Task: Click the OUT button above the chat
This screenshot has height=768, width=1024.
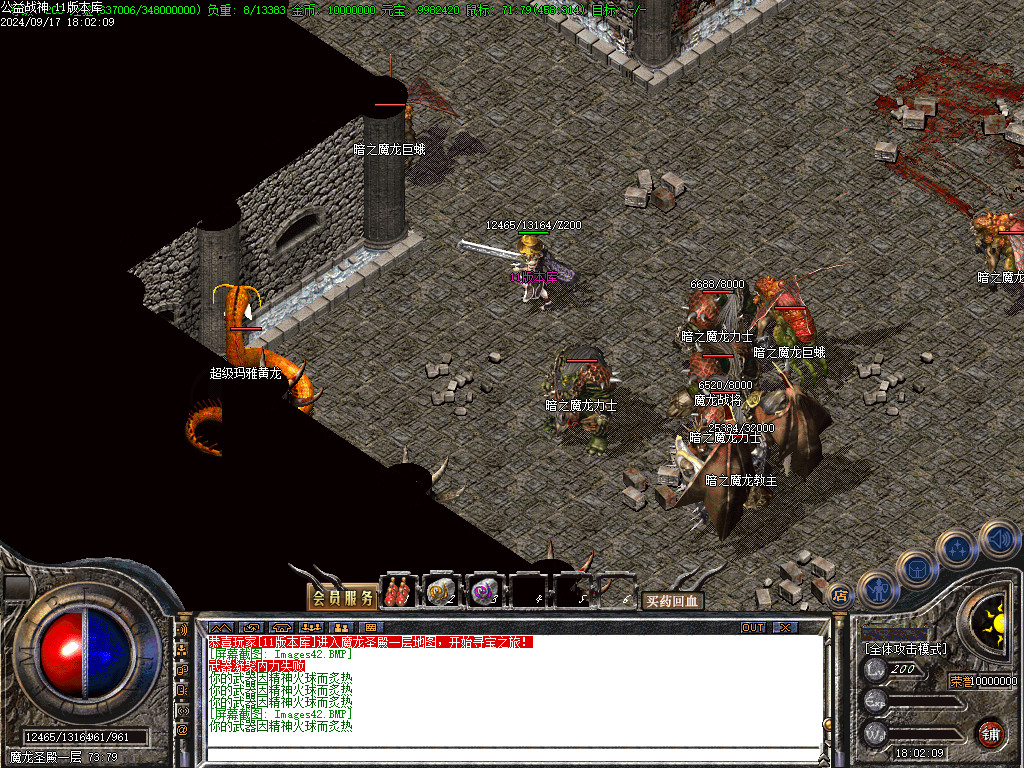Action: (753, 628)
